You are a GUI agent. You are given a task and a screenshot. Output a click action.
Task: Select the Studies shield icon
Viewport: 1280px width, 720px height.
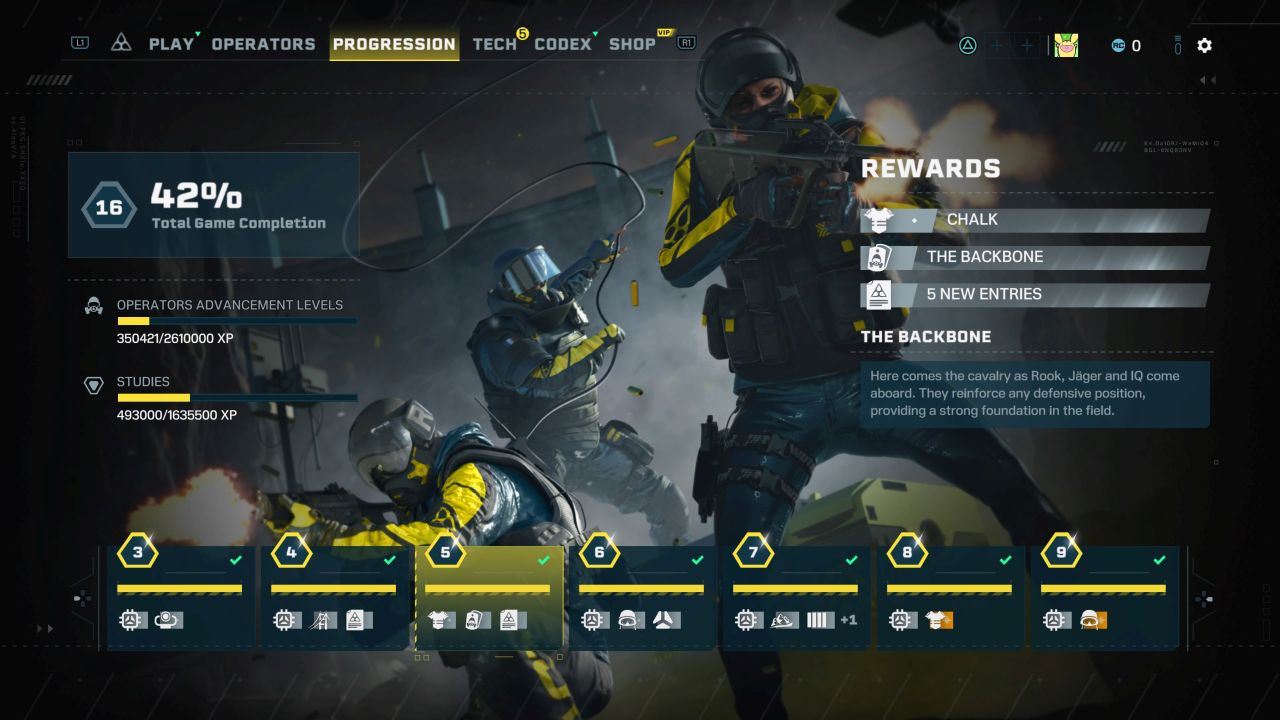(93, 383)
